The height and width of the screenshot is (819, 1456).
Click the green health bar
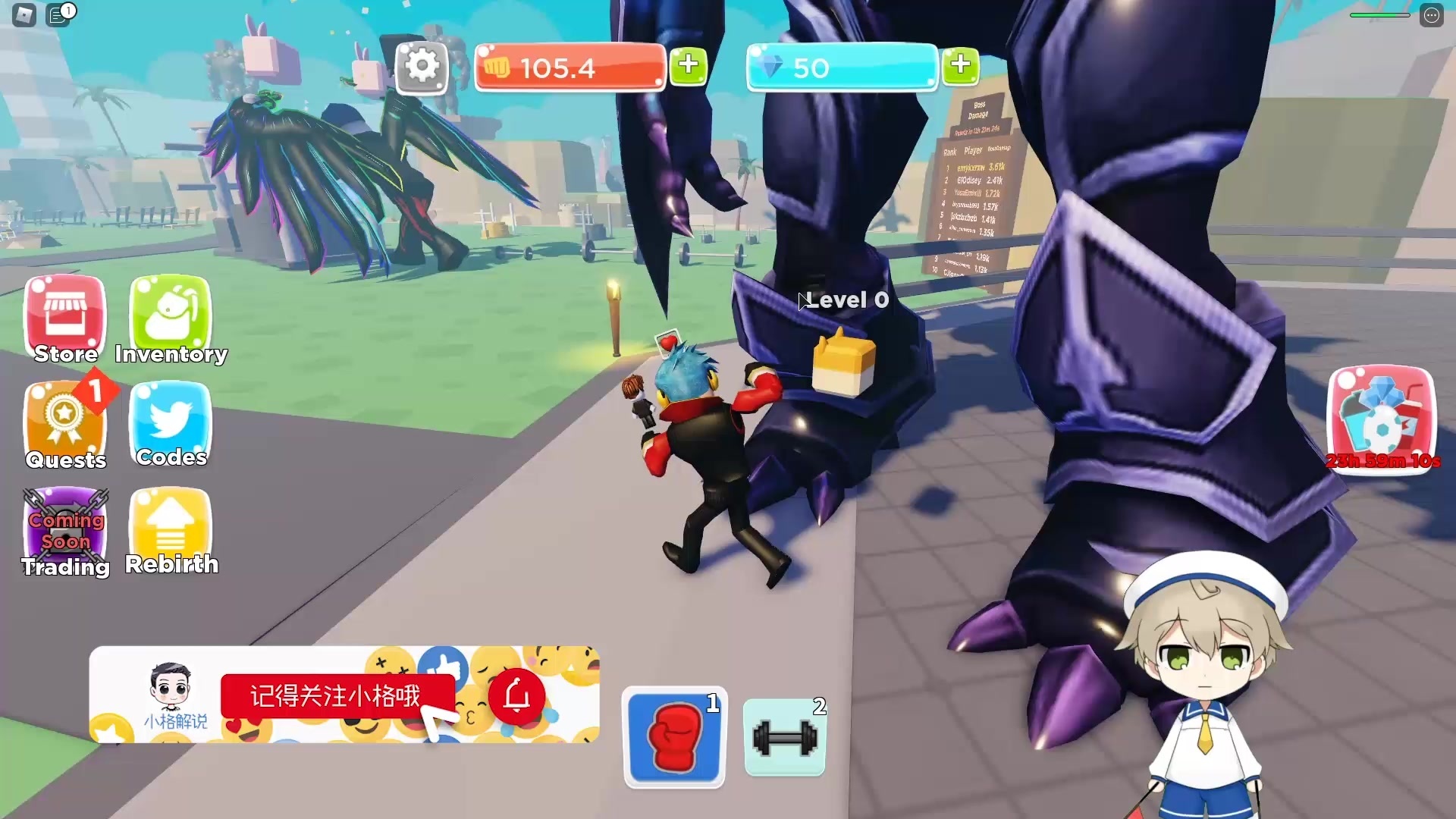coord(1379,14)
